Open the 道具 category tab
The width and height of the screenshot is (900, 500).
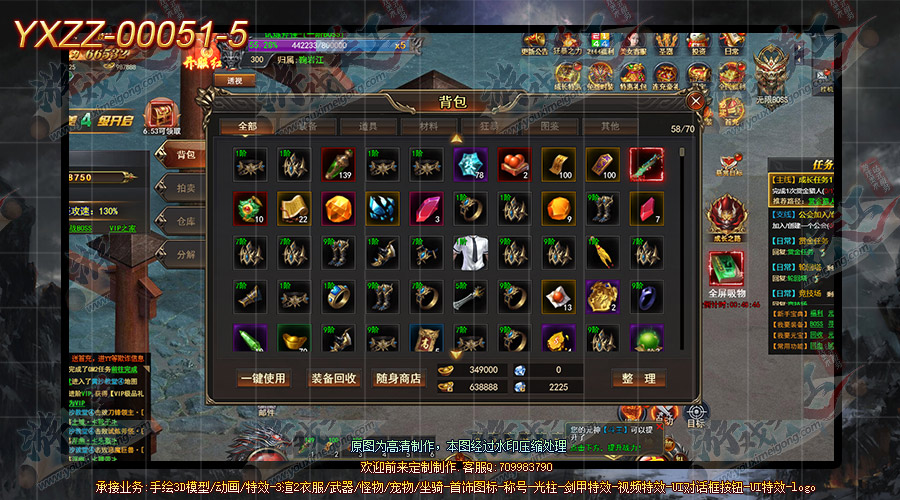pyautogui.click(x=368, y=127)
